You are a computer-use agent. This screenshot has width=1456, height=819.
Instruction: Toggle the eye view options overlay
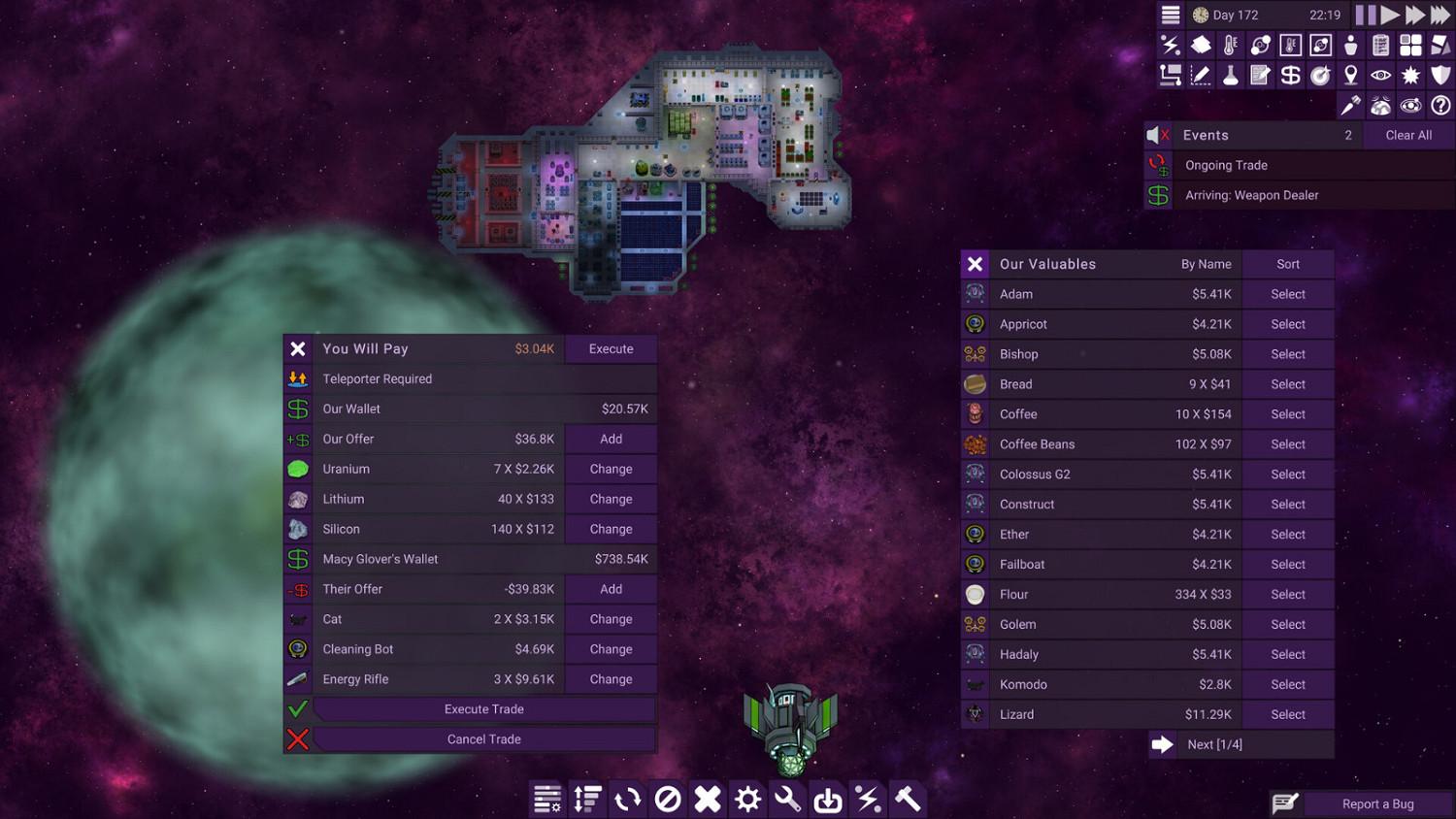coord(1380,75)
